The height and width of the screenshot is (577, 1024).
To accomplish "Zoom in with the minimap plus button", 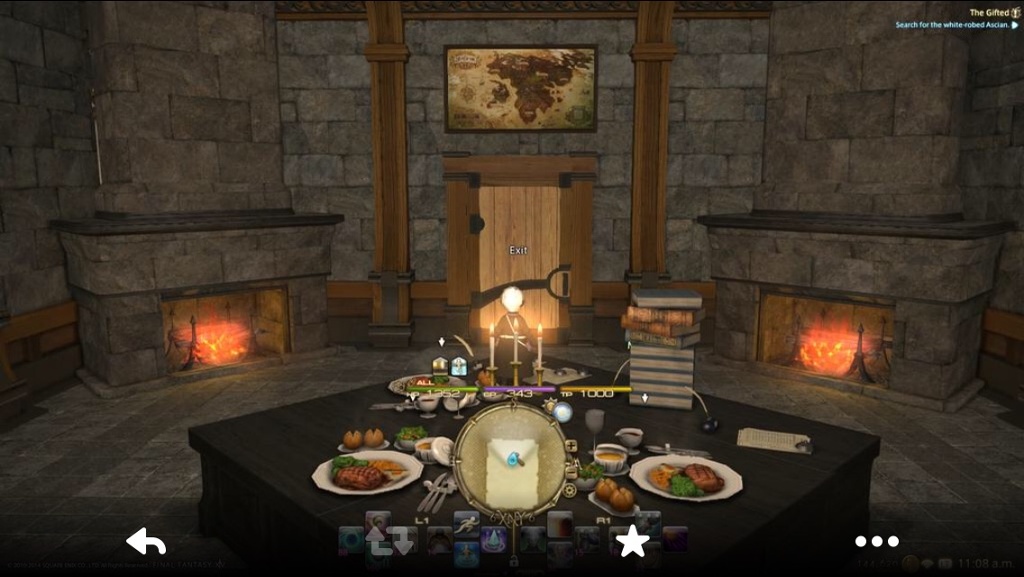I will coord(571,446).
